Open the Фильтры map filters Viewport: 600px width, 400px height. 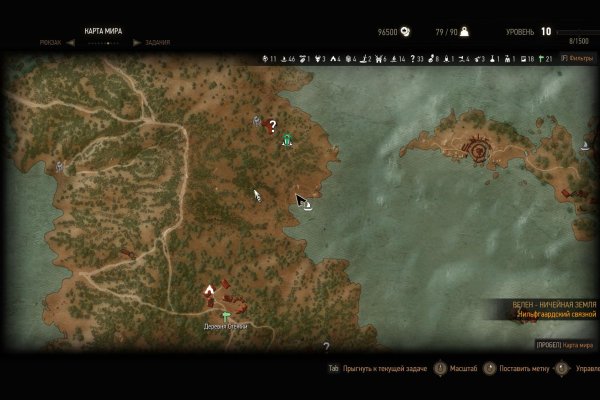[577, 58]
